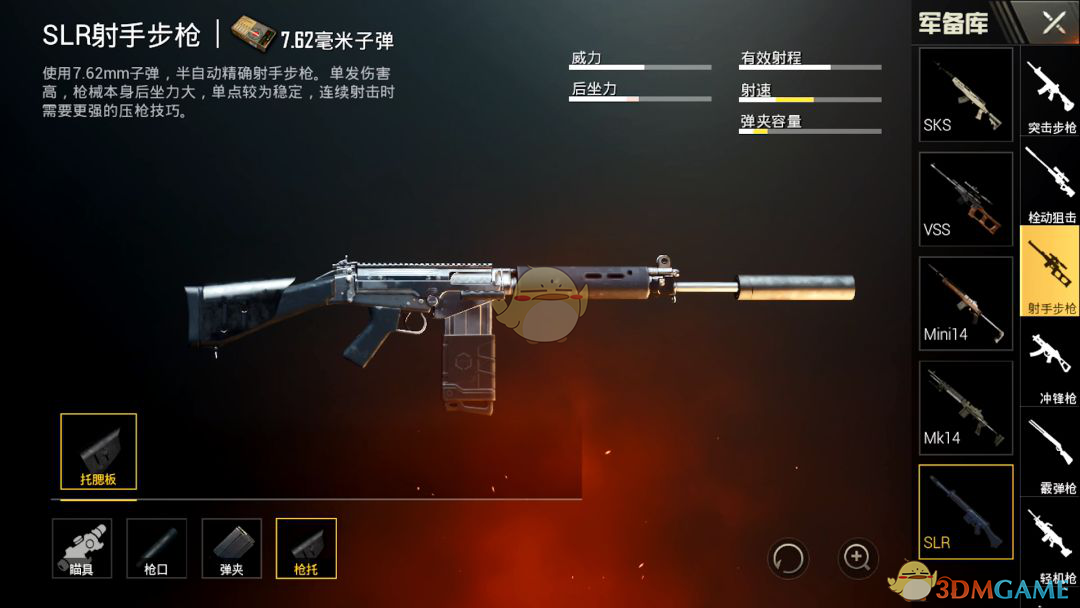The image size is (1080, 608).
Task: Equip the 托腮板 cheek pad option
Action: point(98,452)
